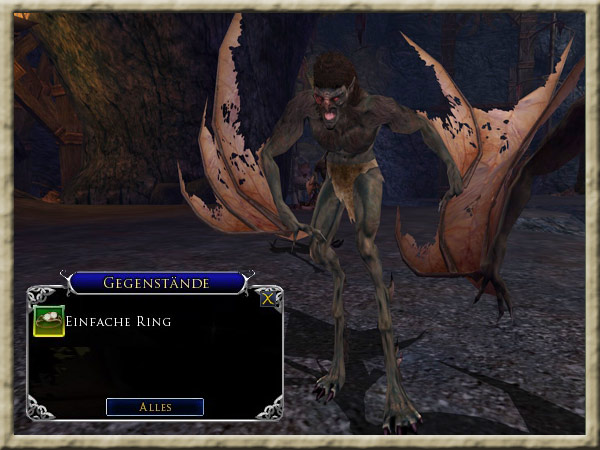Close the Gegenstände loot window
This screenshot has height=450, width=600.
tap(268, 297)
